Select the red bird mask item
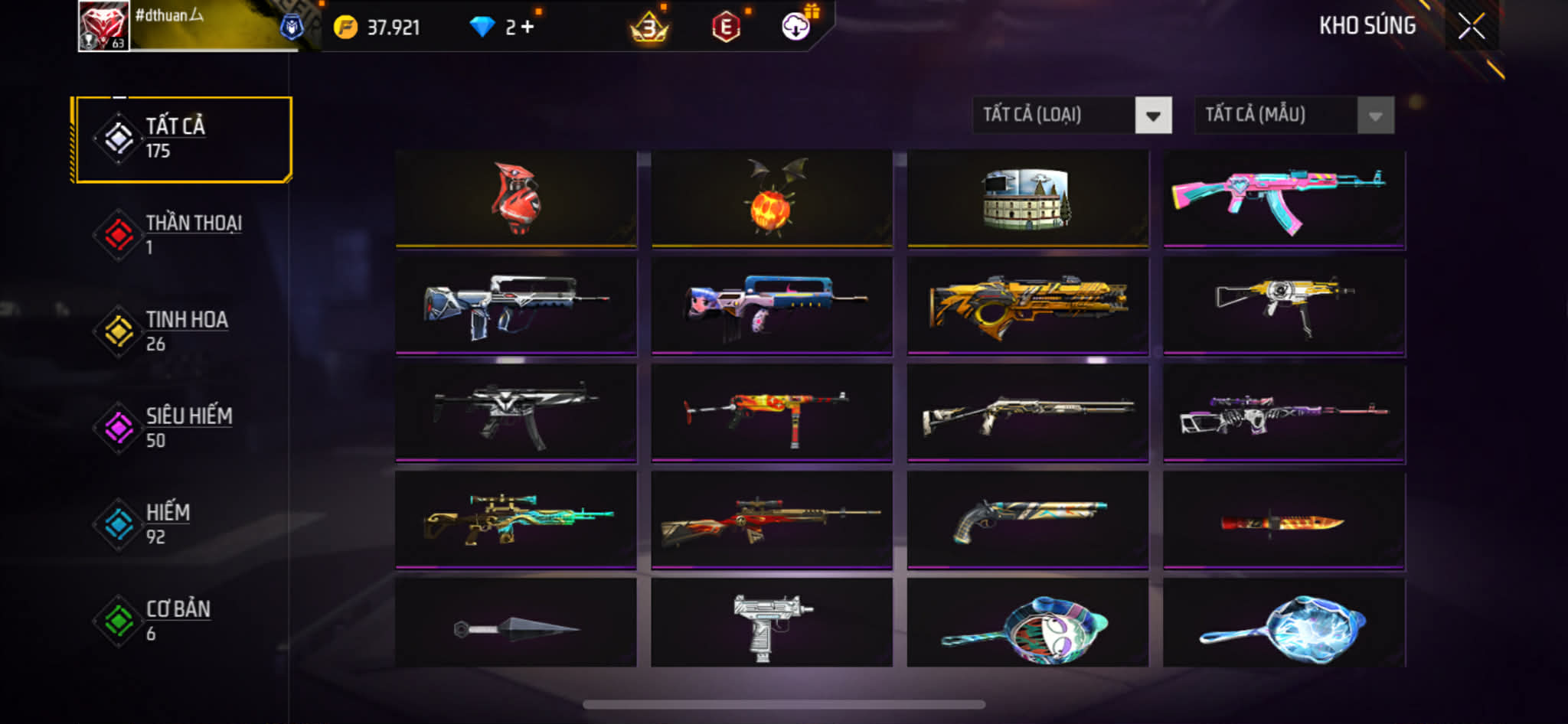Image resolution: width=1568 pixels, height=724 pixels. tap(516, 199)
